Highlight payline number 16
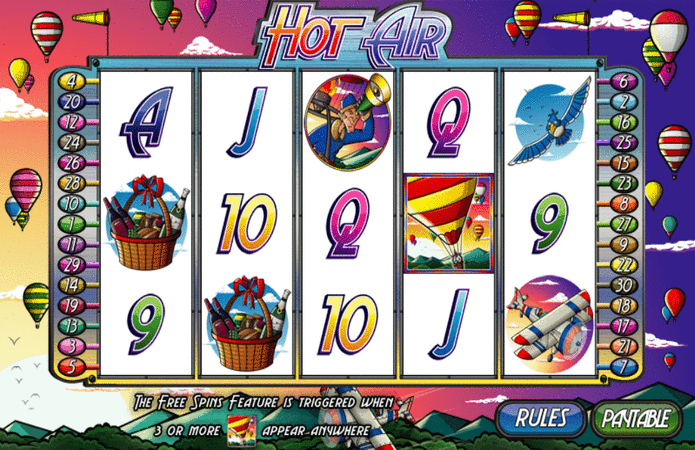This screenshot has width=695, height=450. 623,121
